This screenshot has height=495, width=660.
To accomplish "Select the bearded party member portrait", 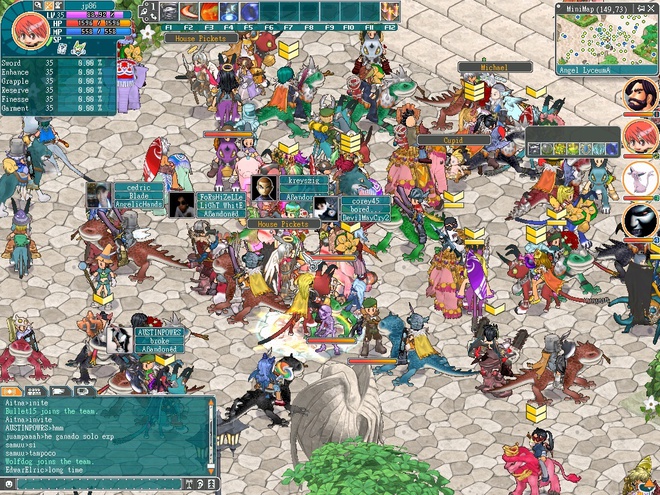I will tap(640, 96).
